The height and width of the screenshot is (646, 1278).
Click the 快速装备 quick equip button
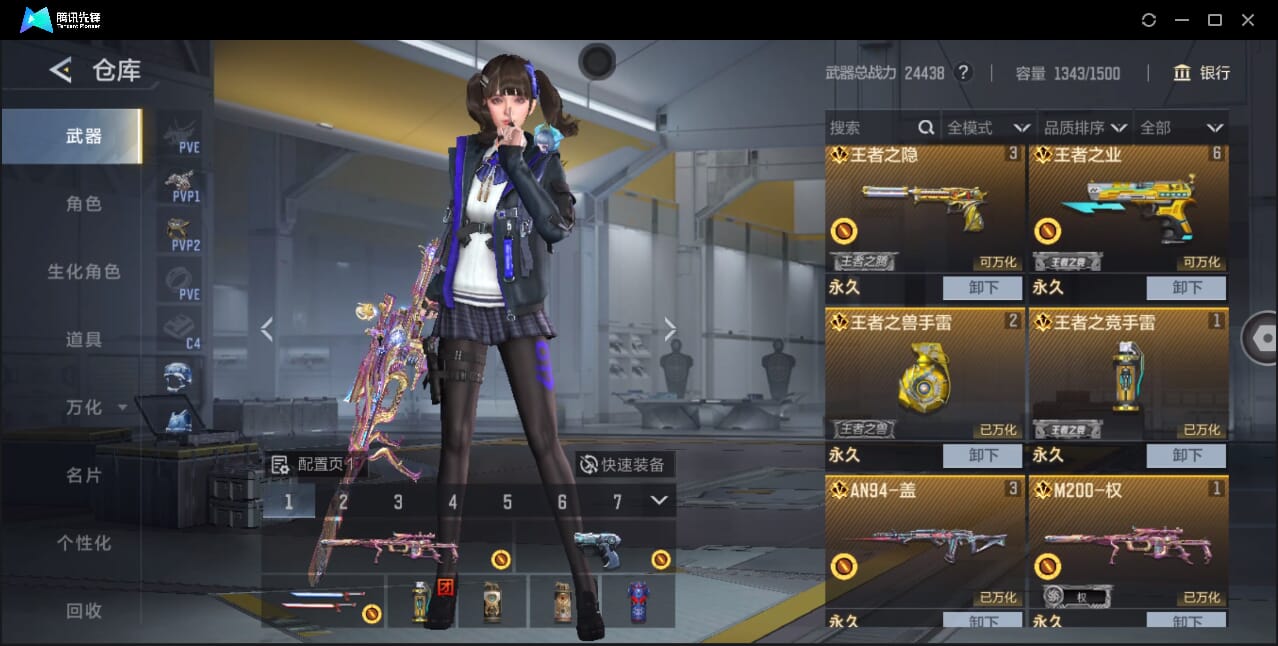[x=624, y=464]
